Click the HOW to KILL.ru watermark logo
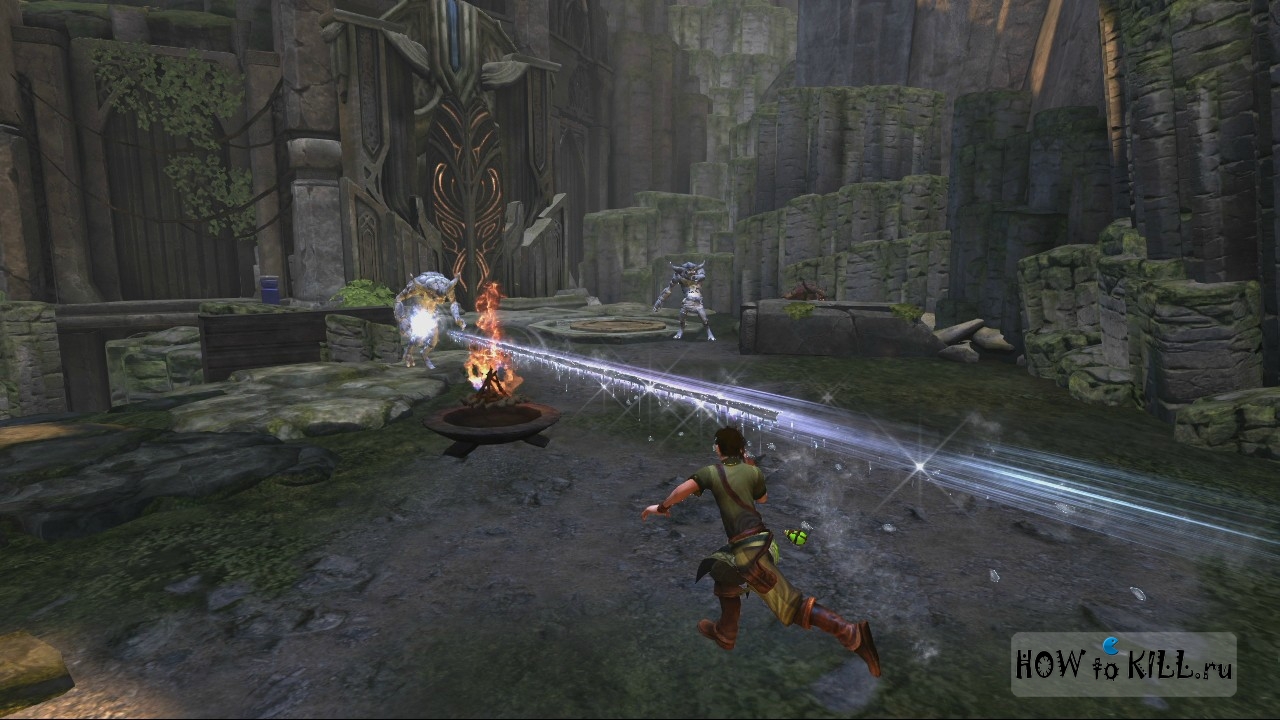 tap(1123, 665)
